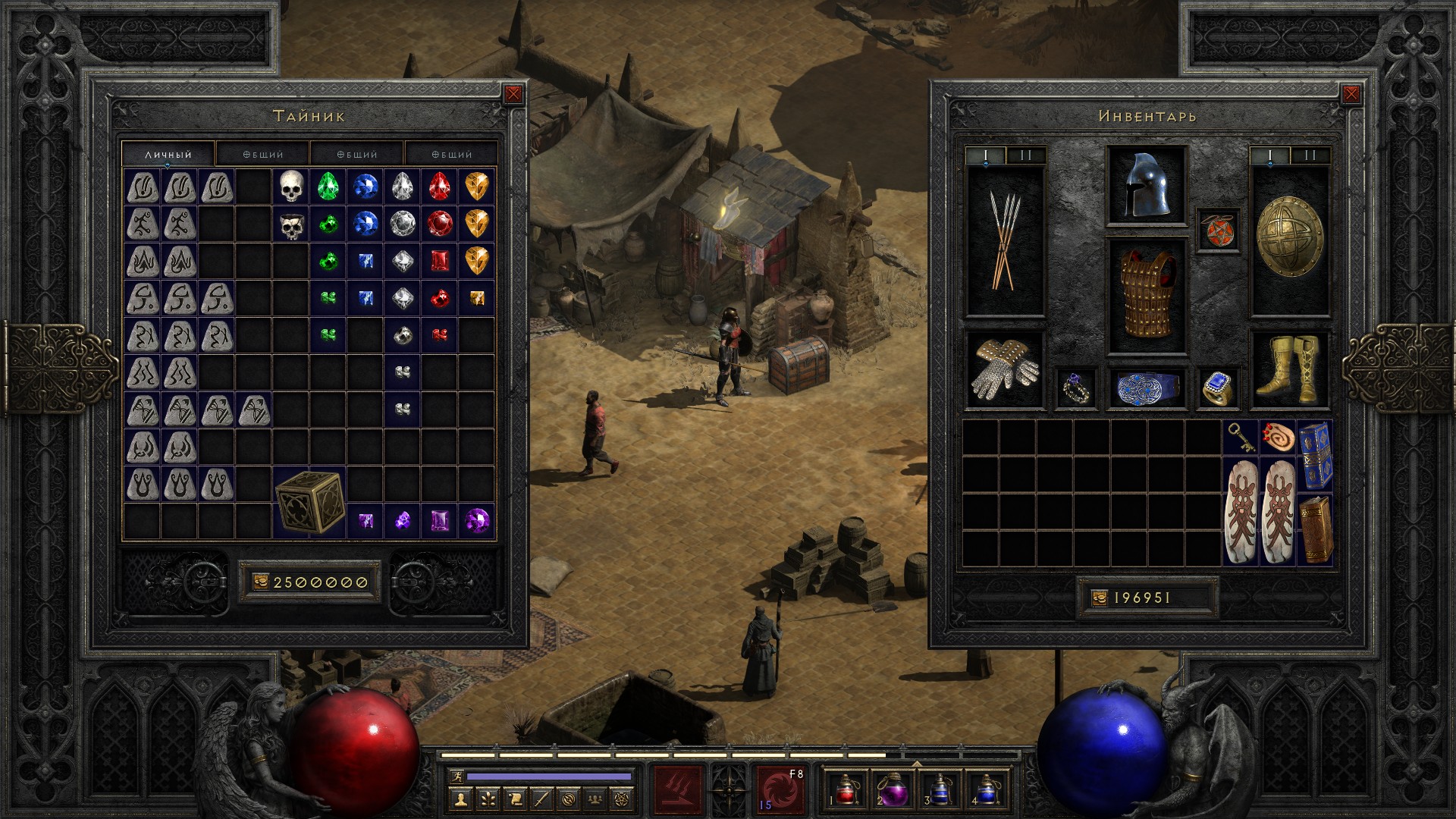Select the equipped body armor
The height and width of the screenshot is (819, 1456).
[x=1146, y=296]
